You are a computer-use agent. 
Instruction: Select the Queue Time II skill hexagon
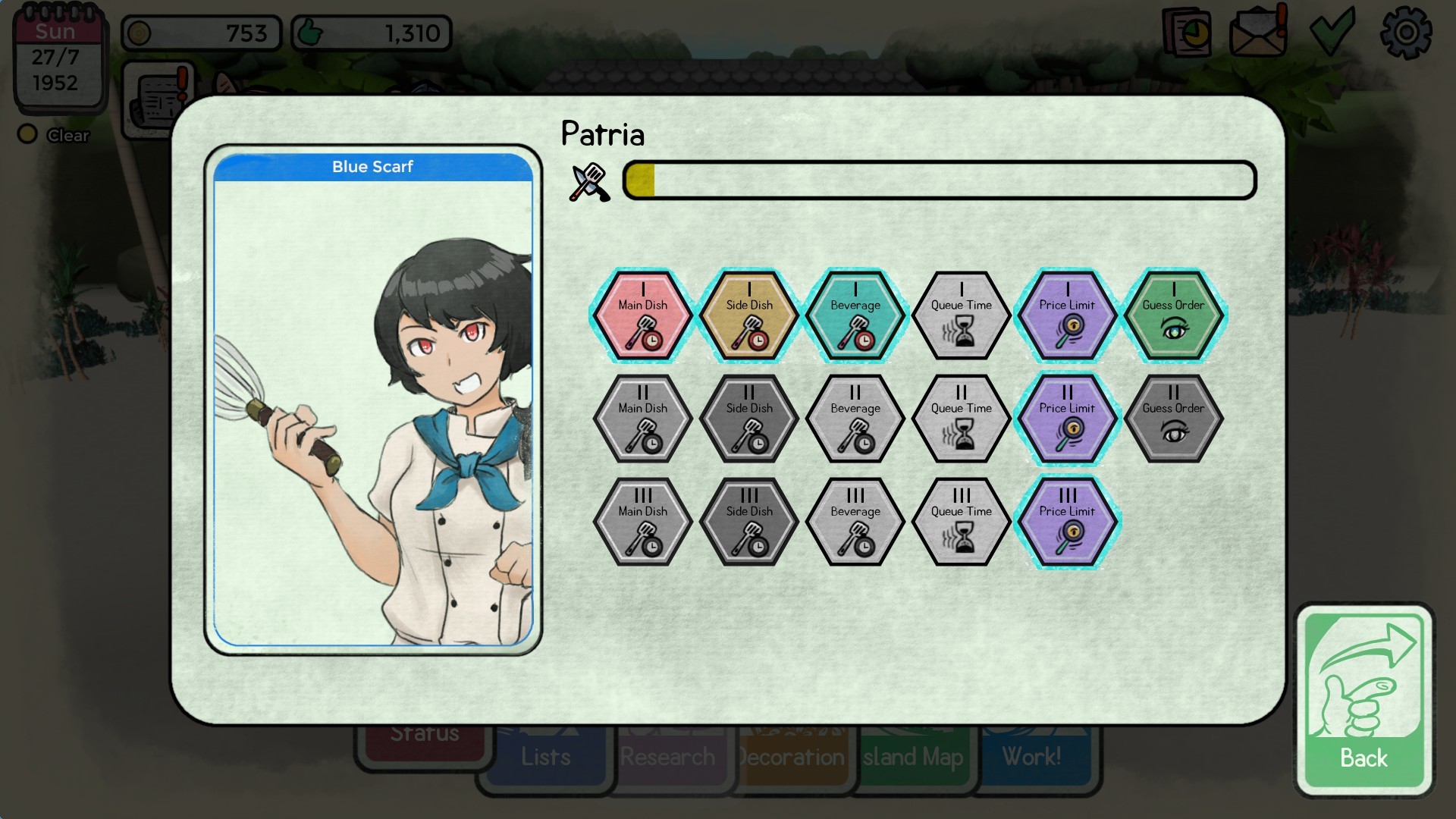pos(961,418)
